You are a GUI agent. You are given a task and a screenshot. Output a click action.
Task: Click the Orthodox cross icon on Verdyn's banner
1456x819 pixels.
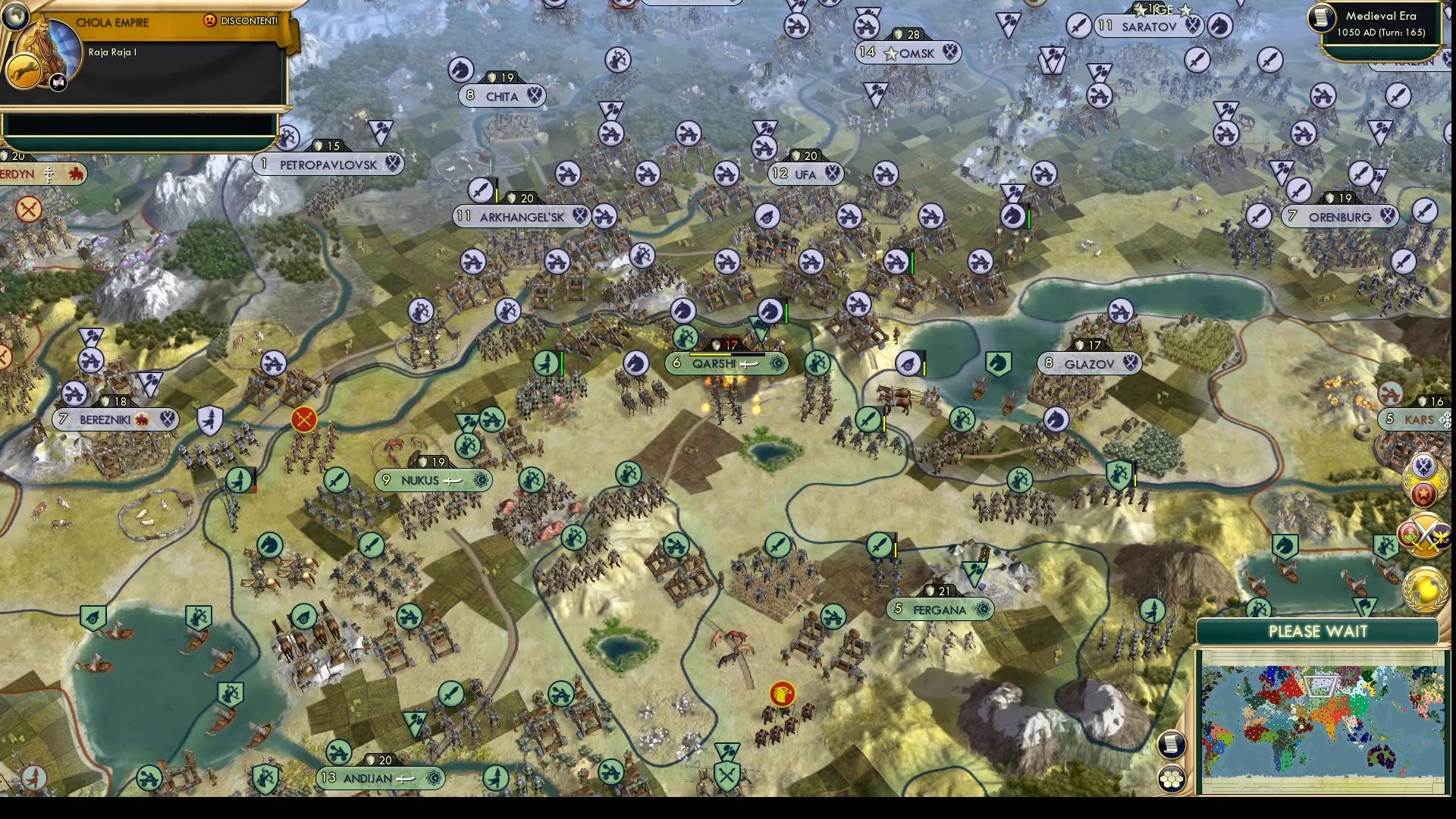49,174
